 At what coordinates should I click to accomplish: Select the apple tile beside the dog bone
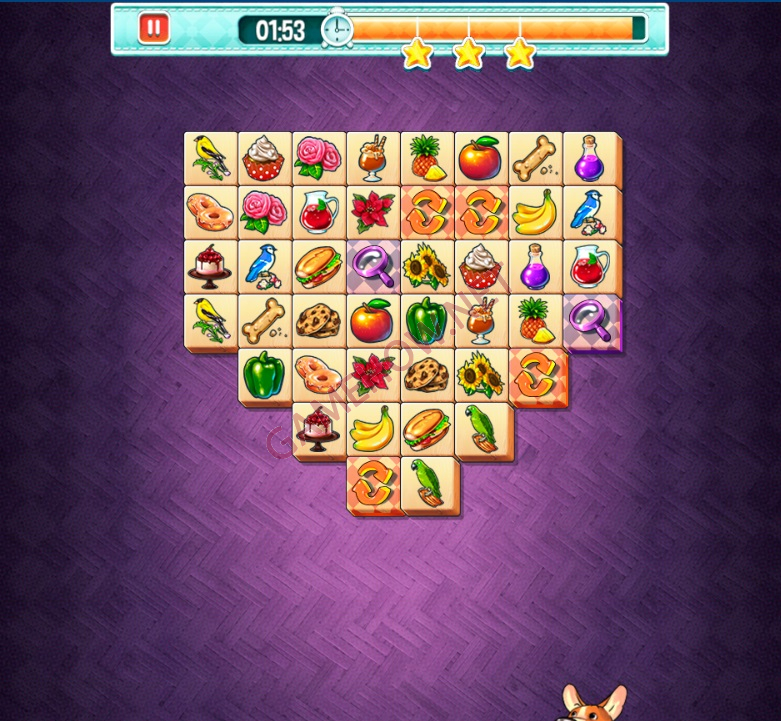coord(481,158)
